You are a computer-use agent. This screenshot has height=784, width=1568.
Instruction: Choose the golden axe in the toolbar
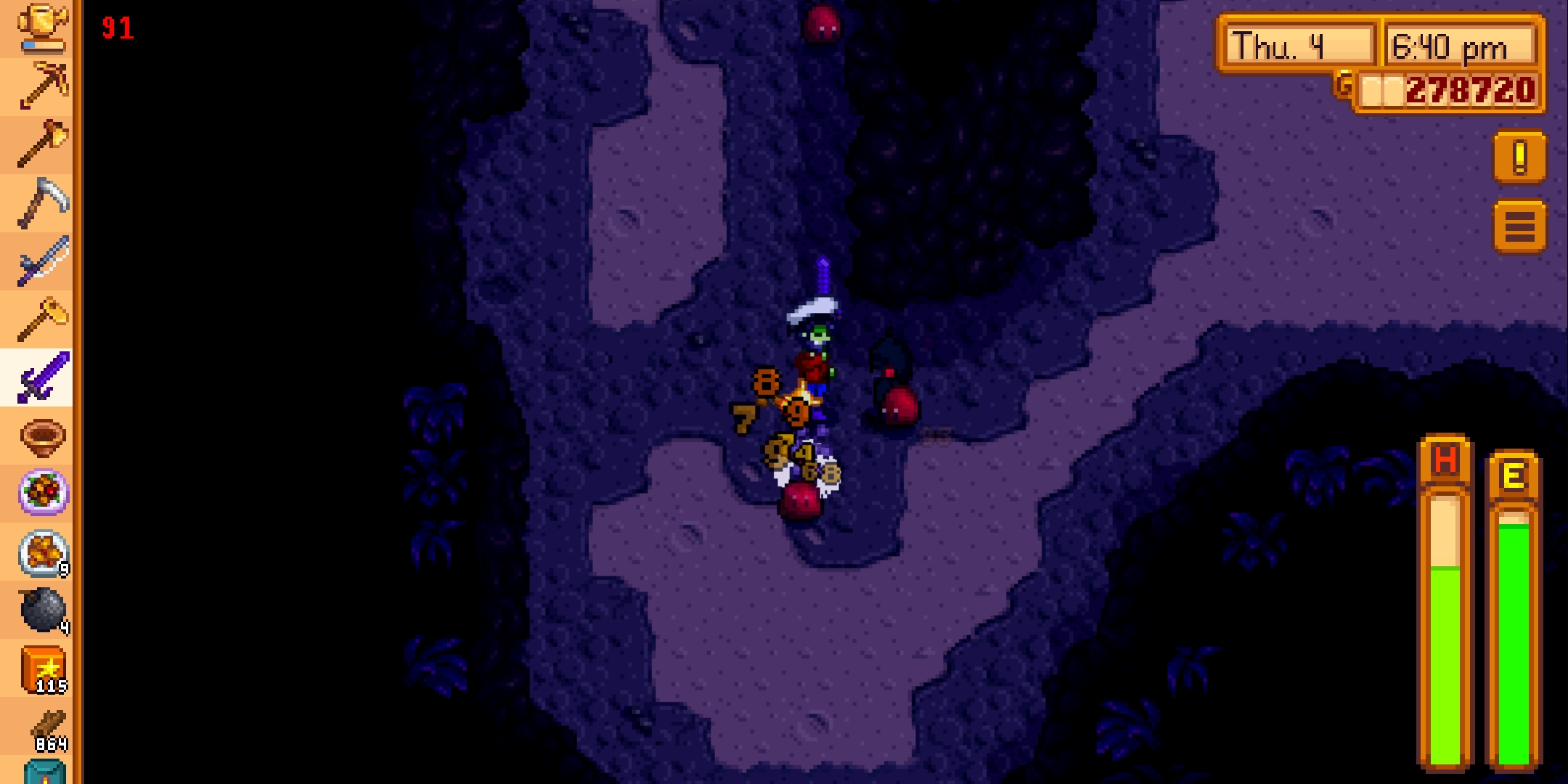click(41, 144)
